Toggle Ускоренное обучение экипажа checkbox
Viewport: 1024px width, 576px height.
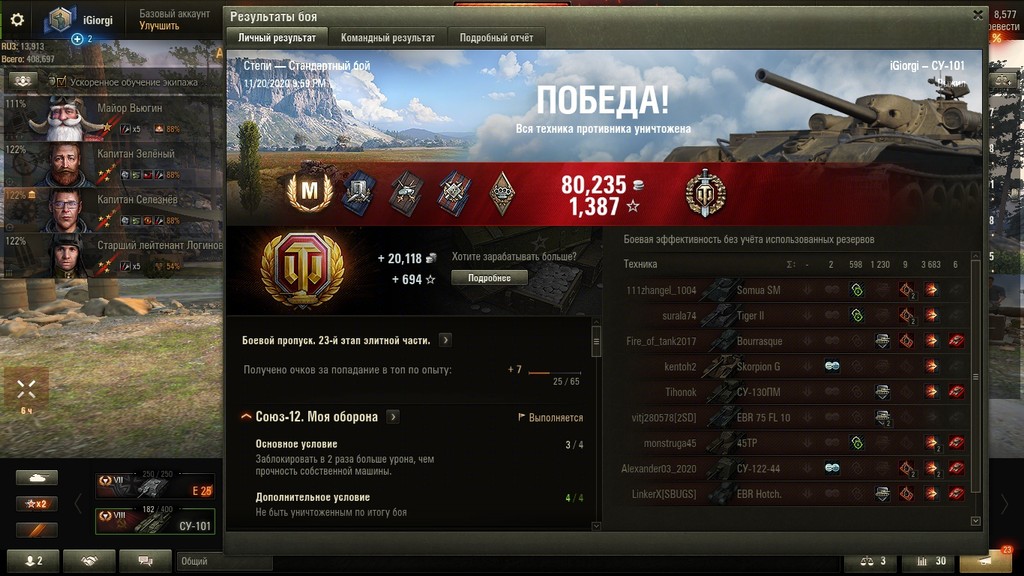(59, 82)
